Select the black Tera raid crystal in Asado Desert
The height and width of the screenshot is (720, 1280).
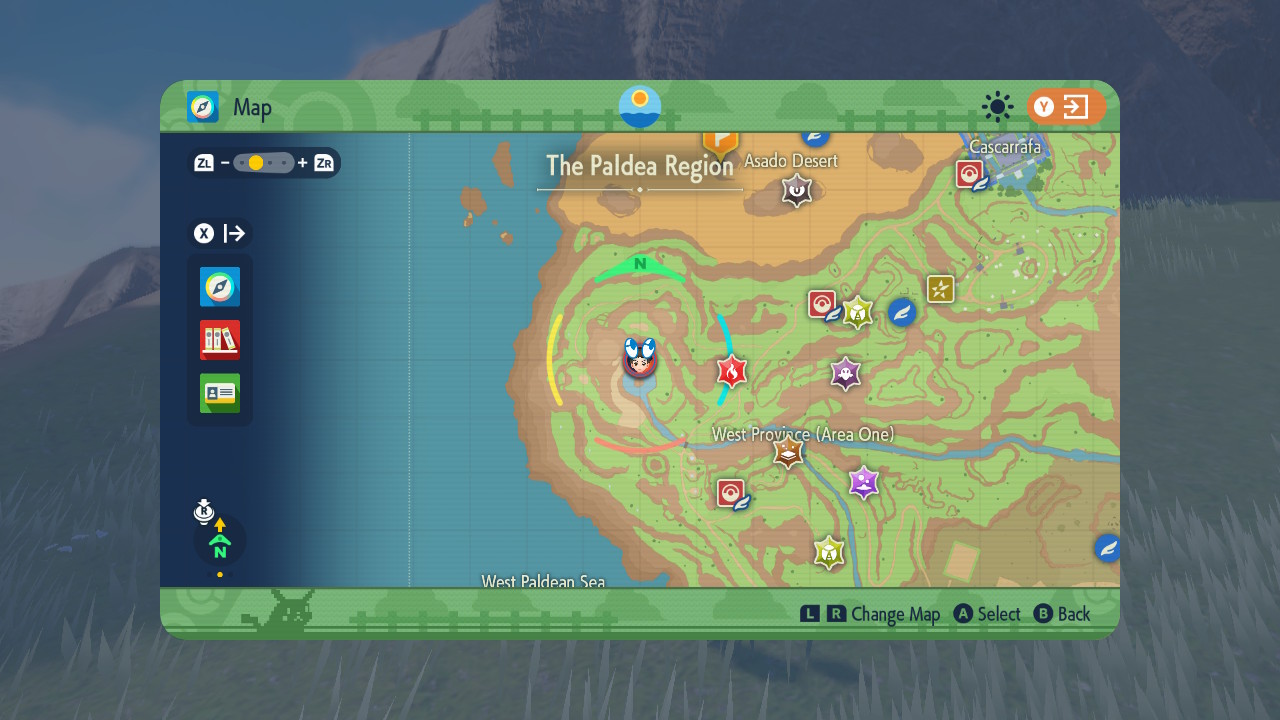point(796,190)
